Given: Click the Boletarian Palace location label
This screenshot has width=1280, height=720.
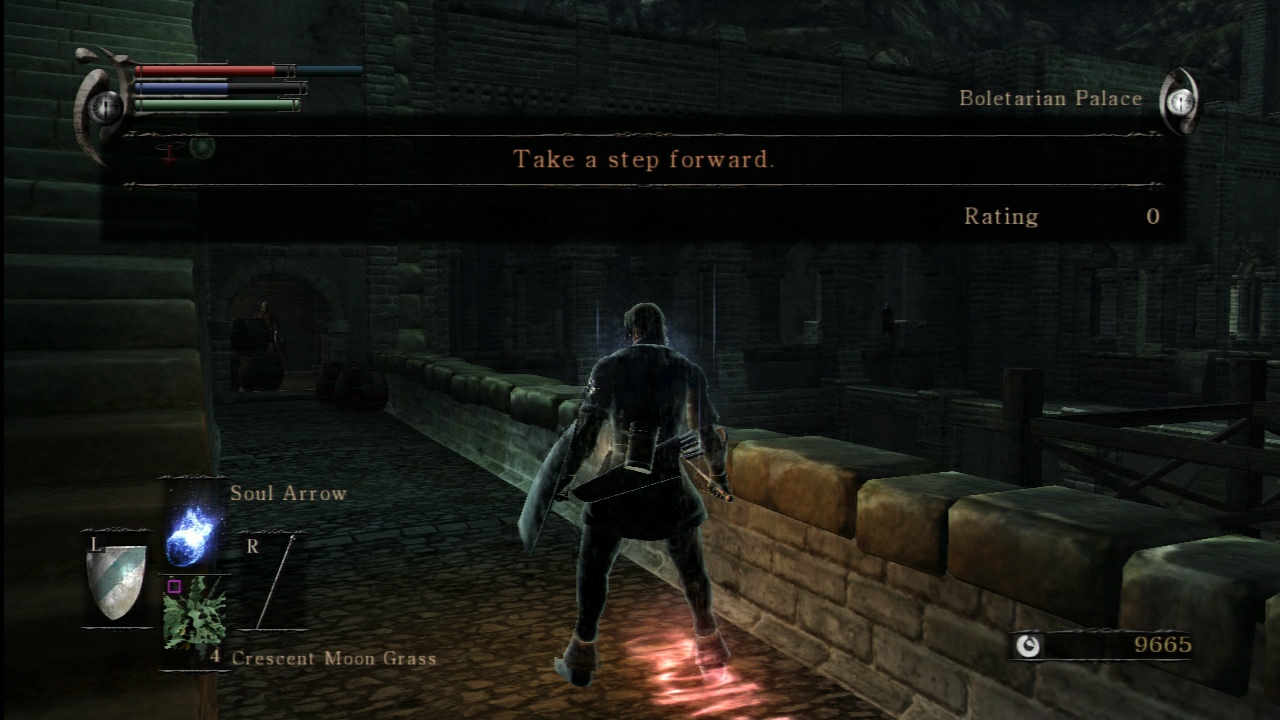Looking at the screenshot, I should pos(1050,98).
